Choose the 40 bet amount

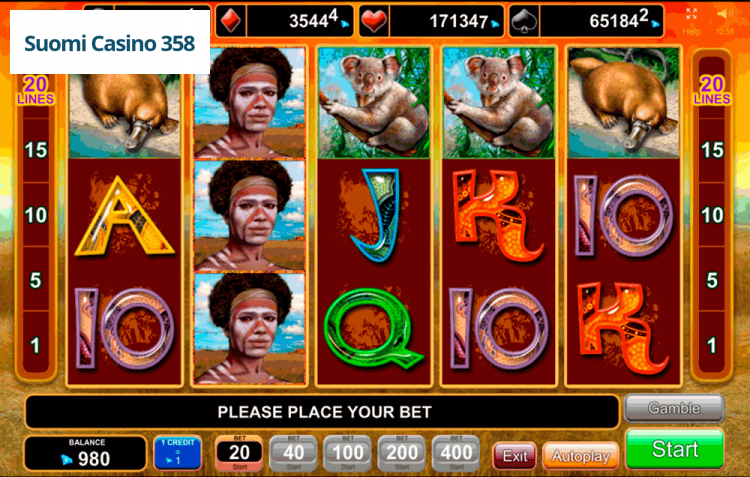293,453
